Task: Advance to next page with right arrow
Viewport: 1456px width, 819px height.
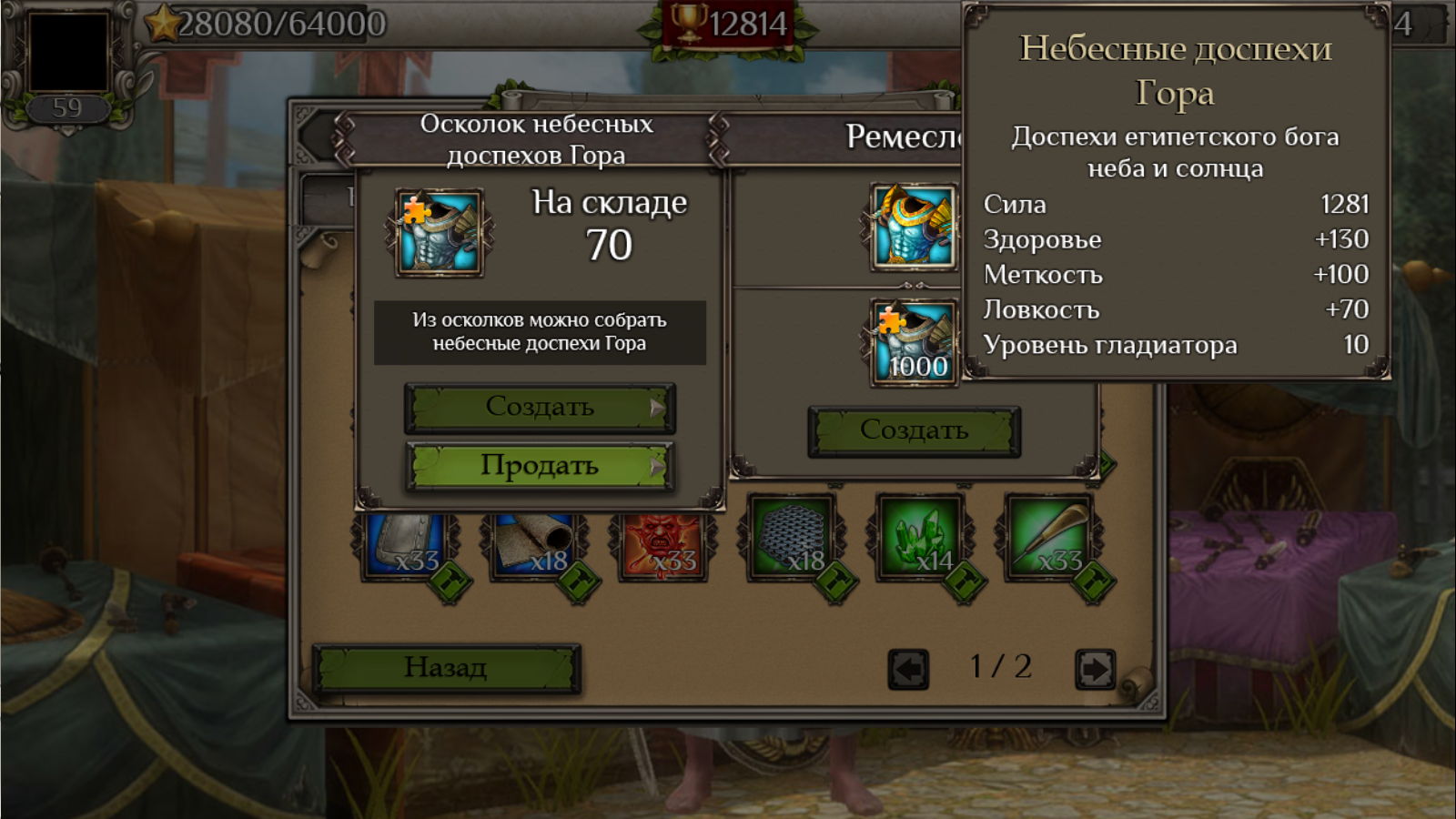Action: [x=1094, y=669]
